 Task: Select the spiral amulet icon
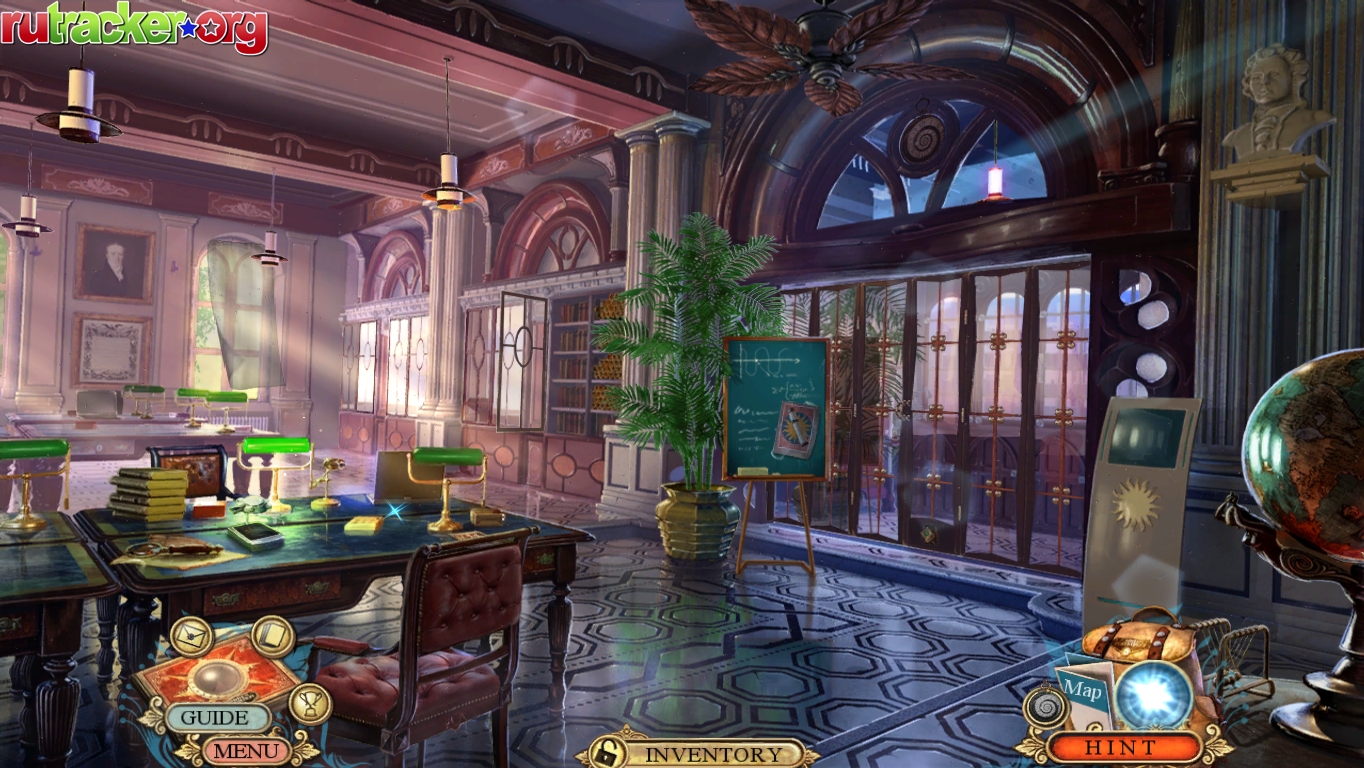tap(1045, 708)
